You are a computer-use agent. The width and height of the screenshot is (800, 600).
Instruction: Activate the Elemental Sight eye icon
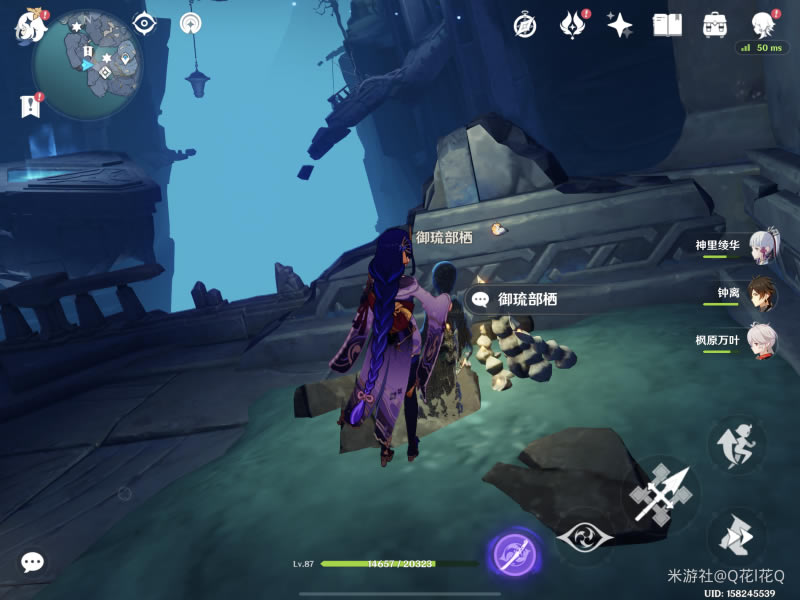coord(144,23)
